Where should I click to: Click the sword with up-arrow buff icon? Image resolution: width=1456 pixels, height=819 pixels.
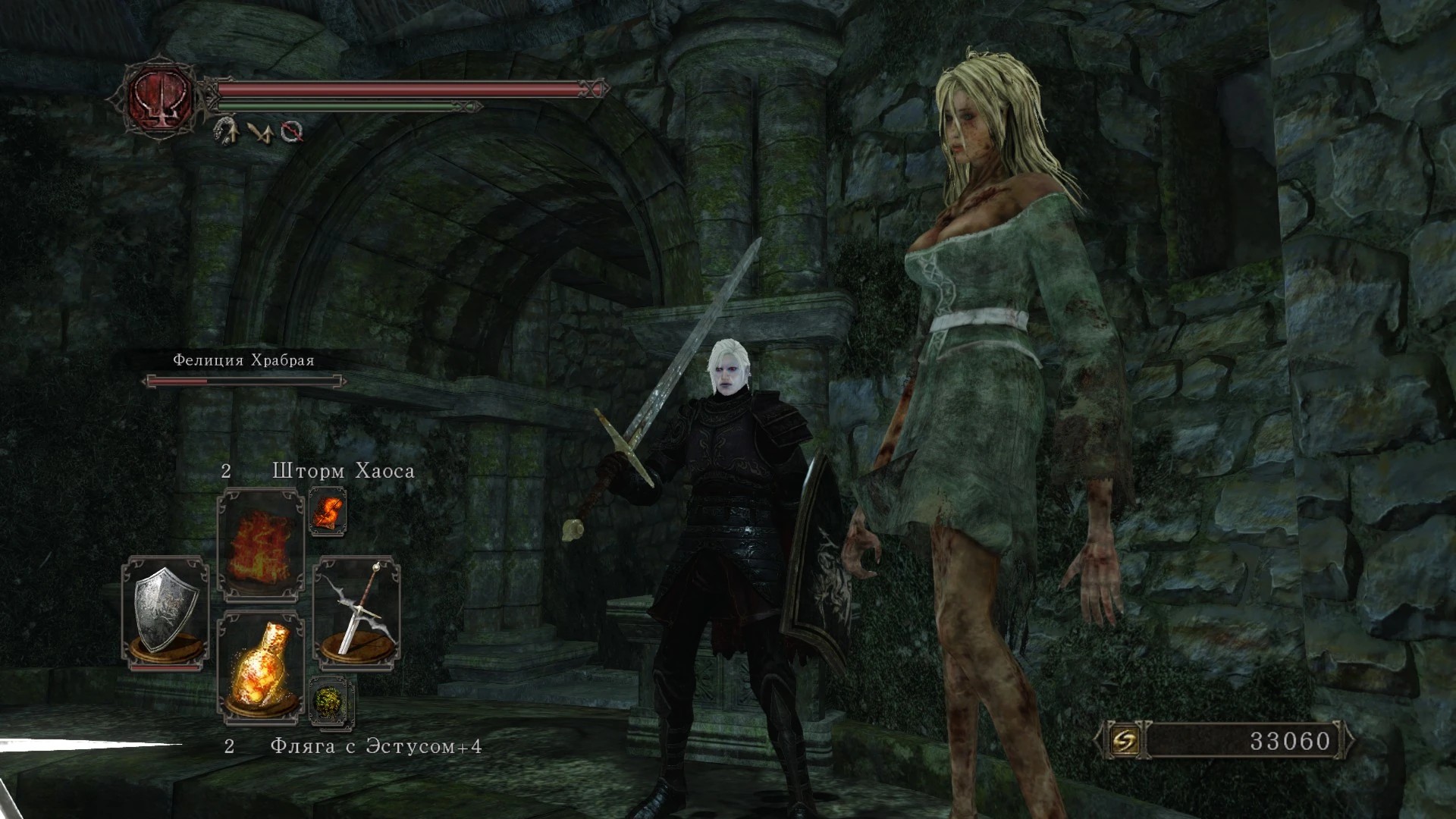click(x=261, y=132)
